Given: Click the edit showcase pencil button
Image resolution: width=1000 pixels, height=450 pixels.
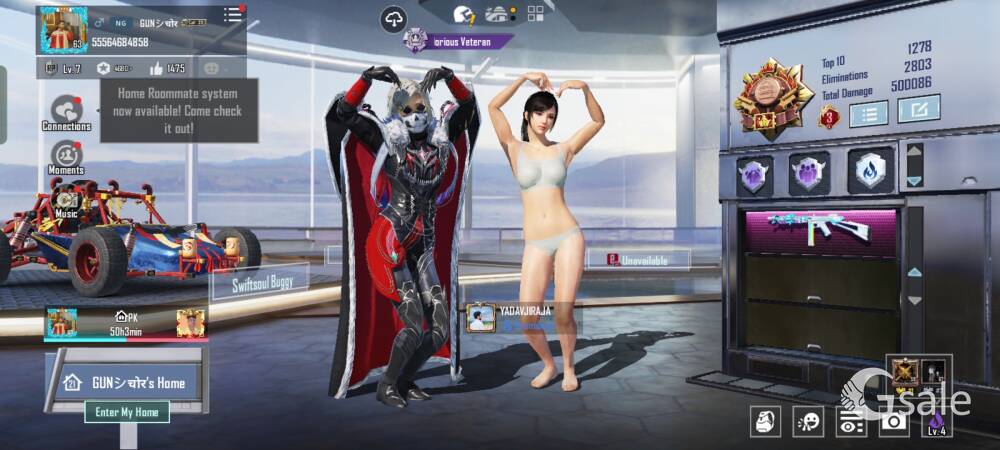Looking at the screenshot, I should click(918, 108).
